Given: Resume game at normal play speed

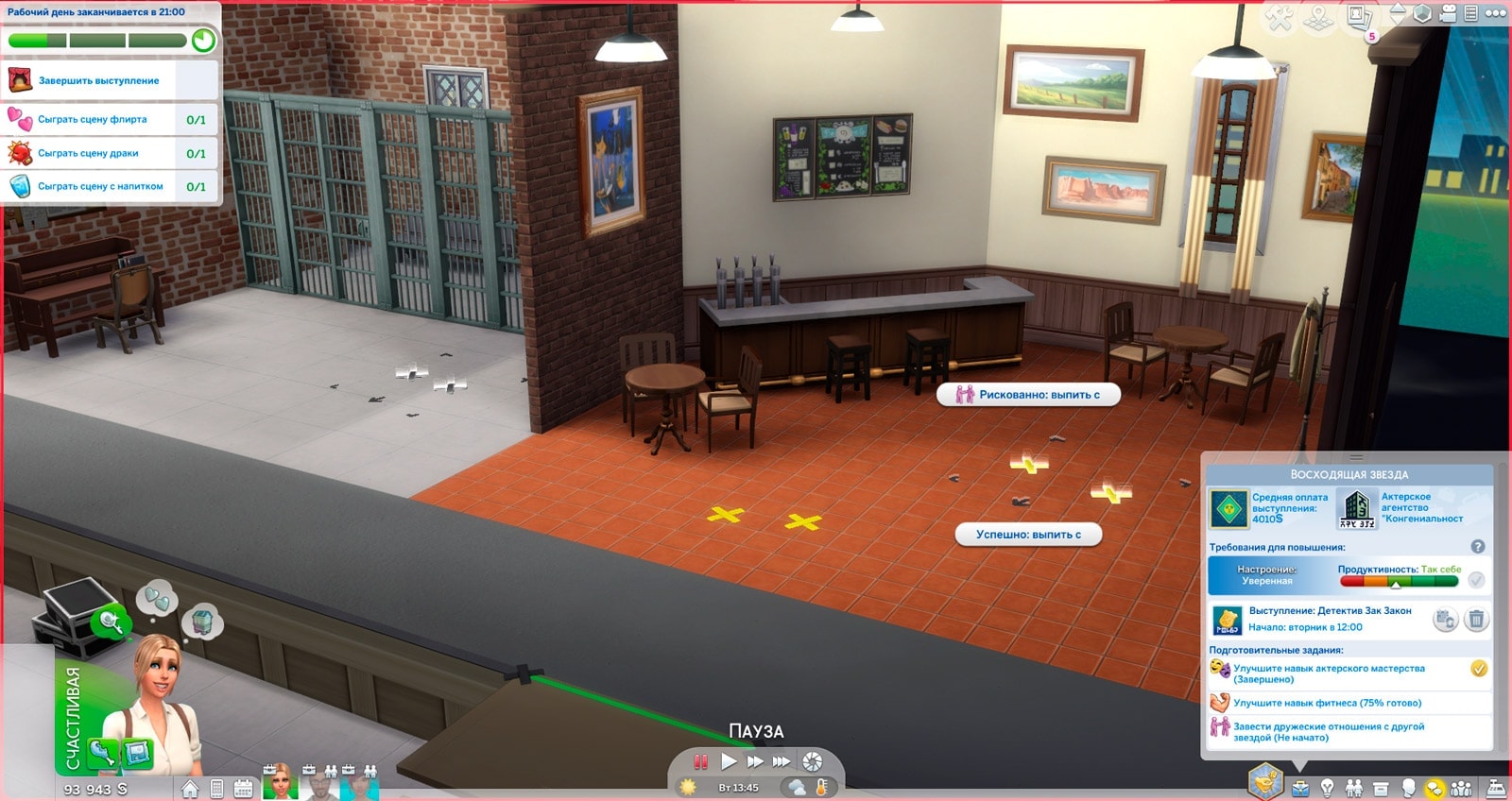Looking at the screenshot, I should (x=729, y=761).
